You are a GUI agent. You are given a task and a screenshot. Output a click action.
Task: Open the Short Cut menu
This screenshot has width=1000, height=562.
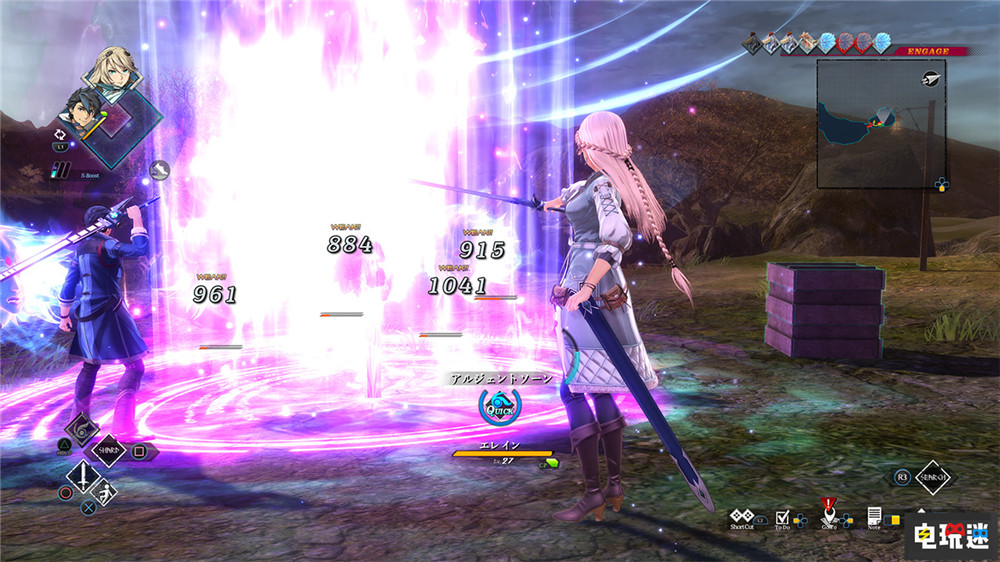741,515
